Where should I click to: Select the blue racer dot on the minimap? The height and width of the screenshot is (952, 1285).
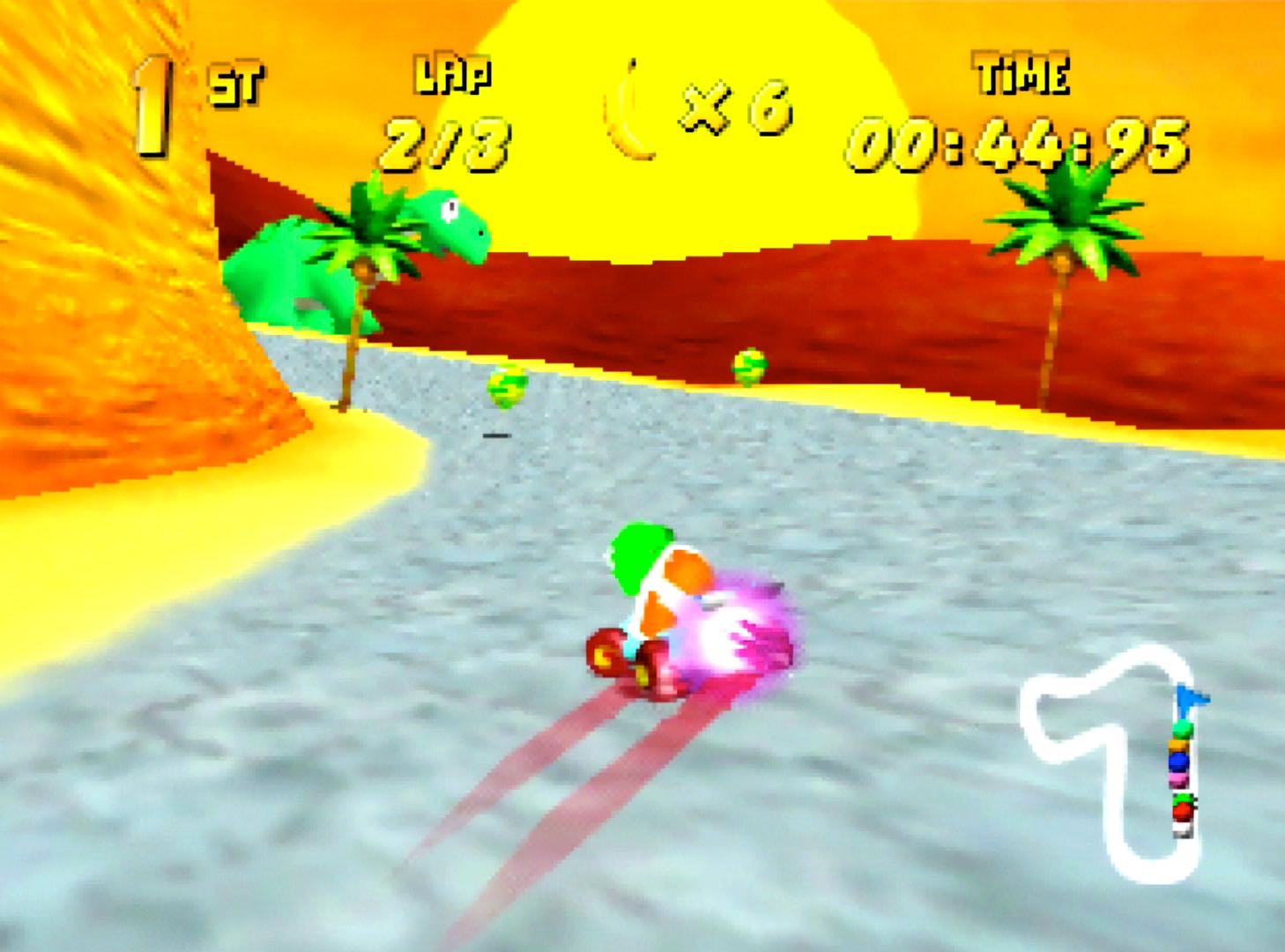[1177, 762]
